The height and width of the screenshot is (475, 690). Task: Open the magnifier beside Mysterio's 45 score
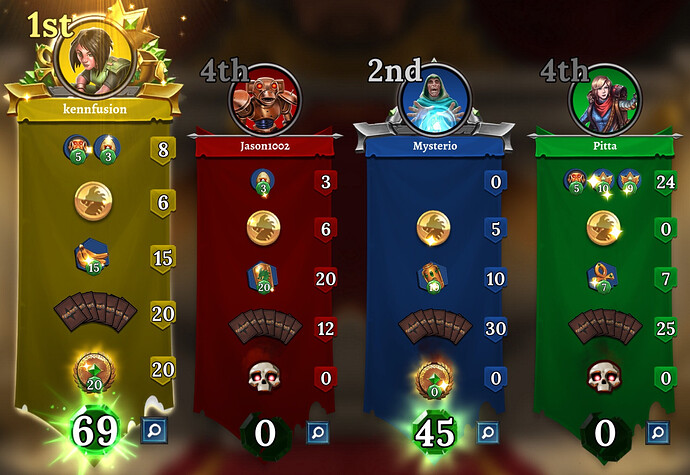487,432
